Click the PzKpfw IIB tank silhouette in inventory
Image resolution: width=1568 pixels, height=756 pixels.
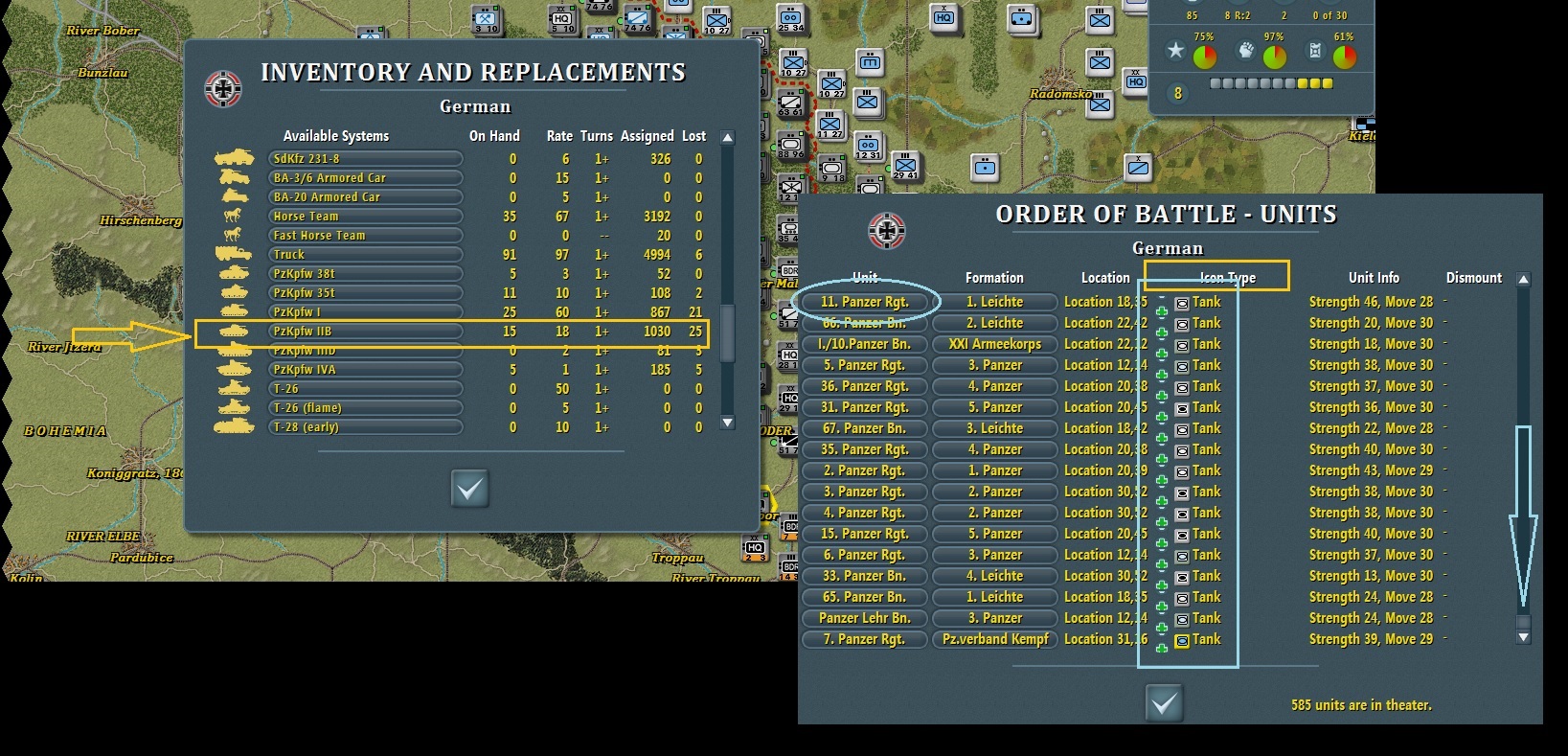pyautogui.click(x=233, y=332)
